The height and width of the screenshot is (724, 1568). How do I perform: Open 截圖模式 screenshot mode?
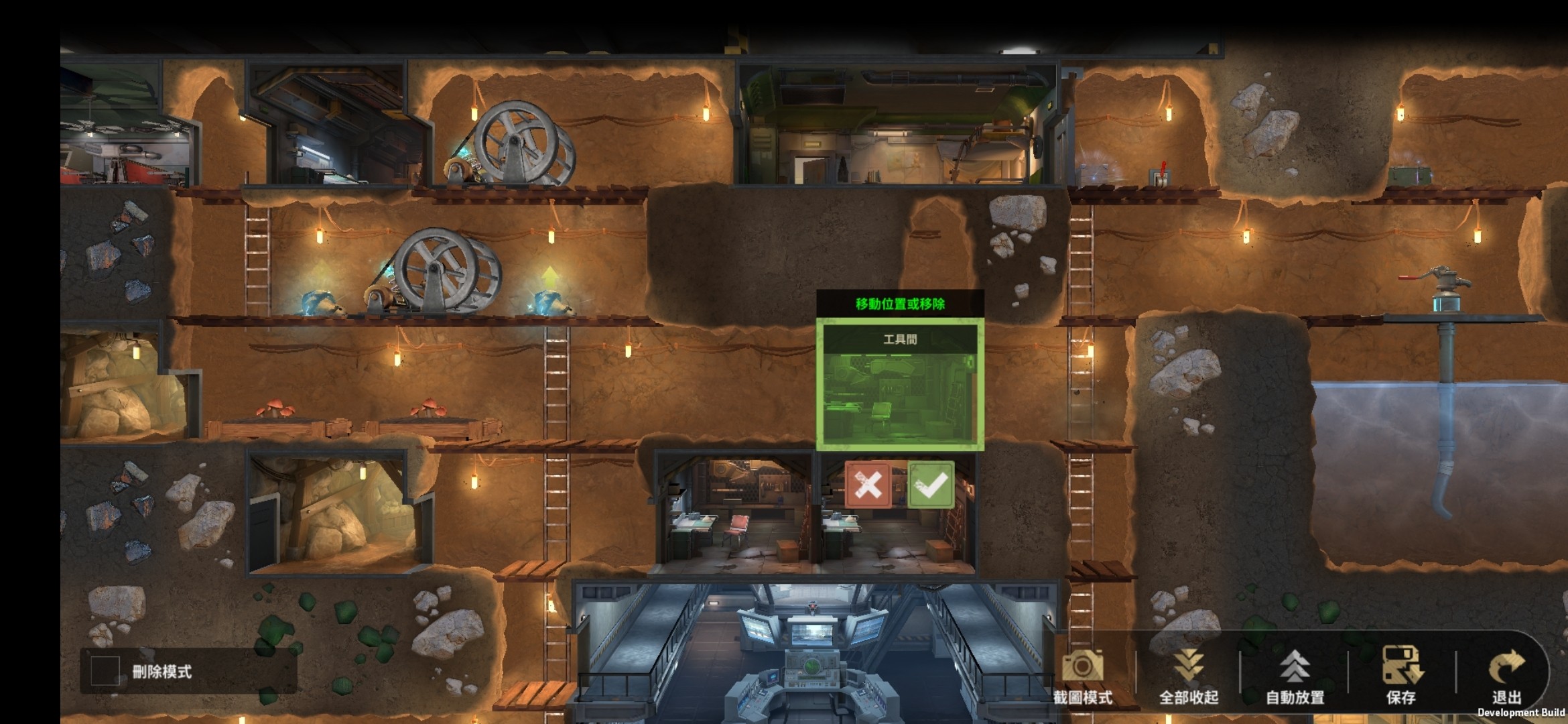click(1082, 674)
